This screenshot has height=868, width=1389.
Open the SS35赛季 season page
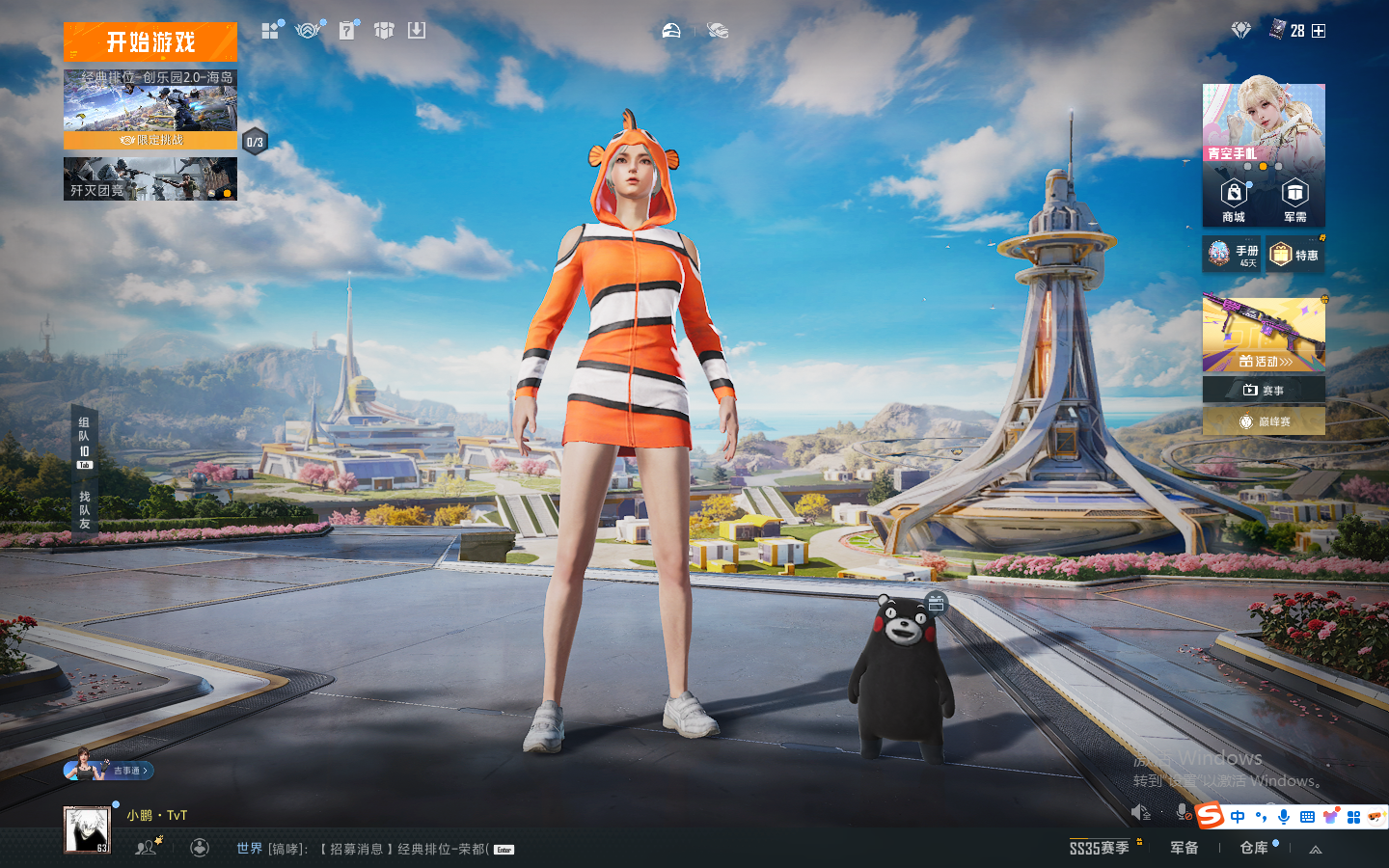[1100, 848]
